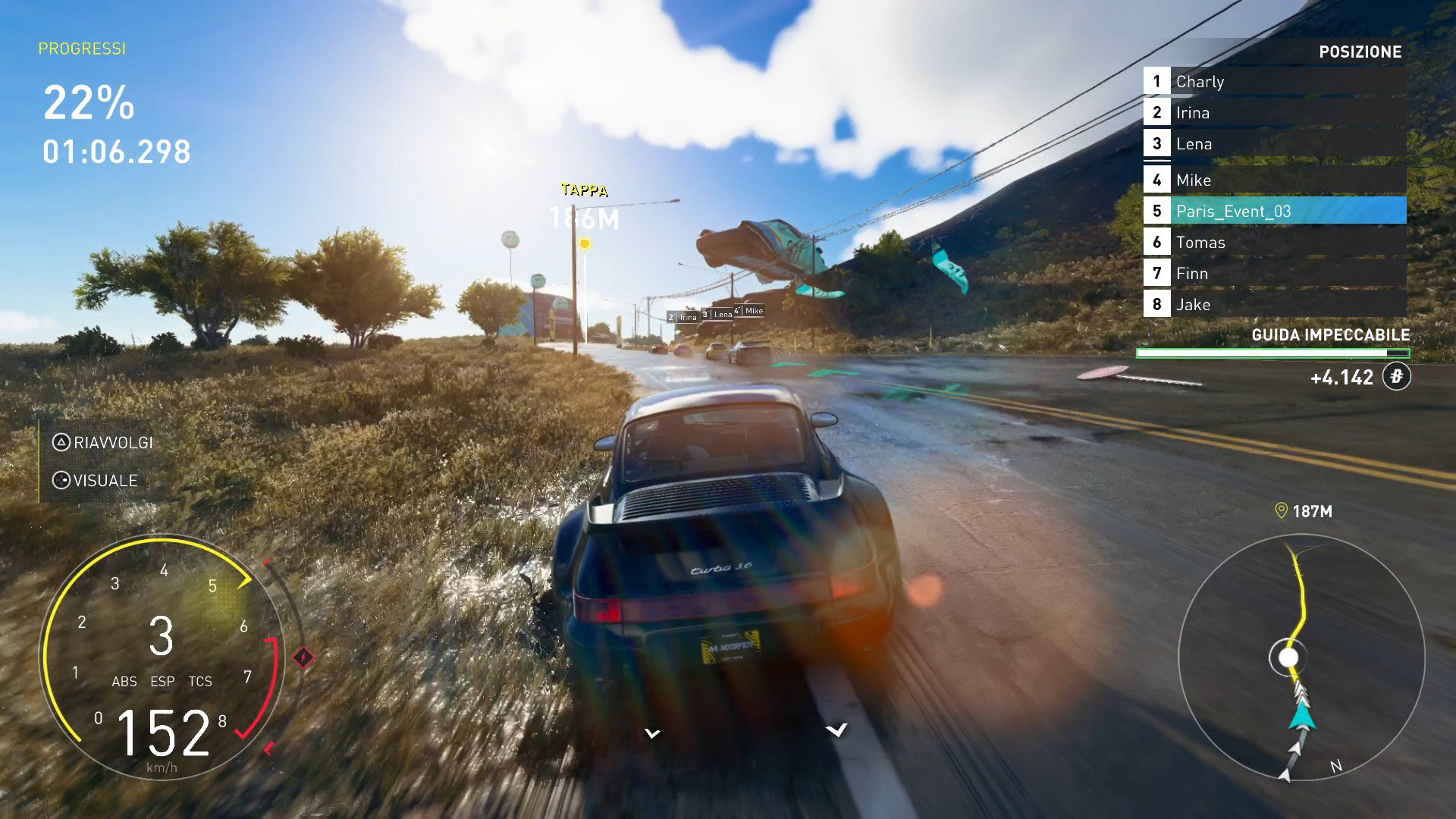Click the bucks currency icon
The height and width of the screenshot is (819, 1456).
pos(1396,377)
